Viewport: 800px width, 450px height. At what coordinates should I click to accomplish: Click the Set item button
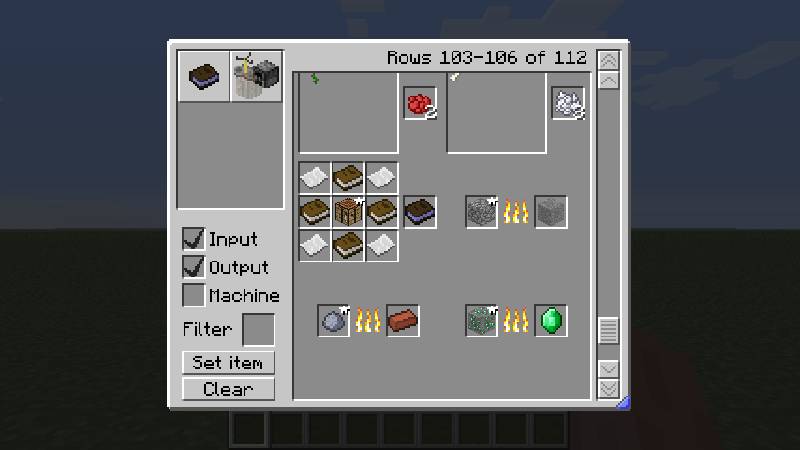[x=228, y=363]
